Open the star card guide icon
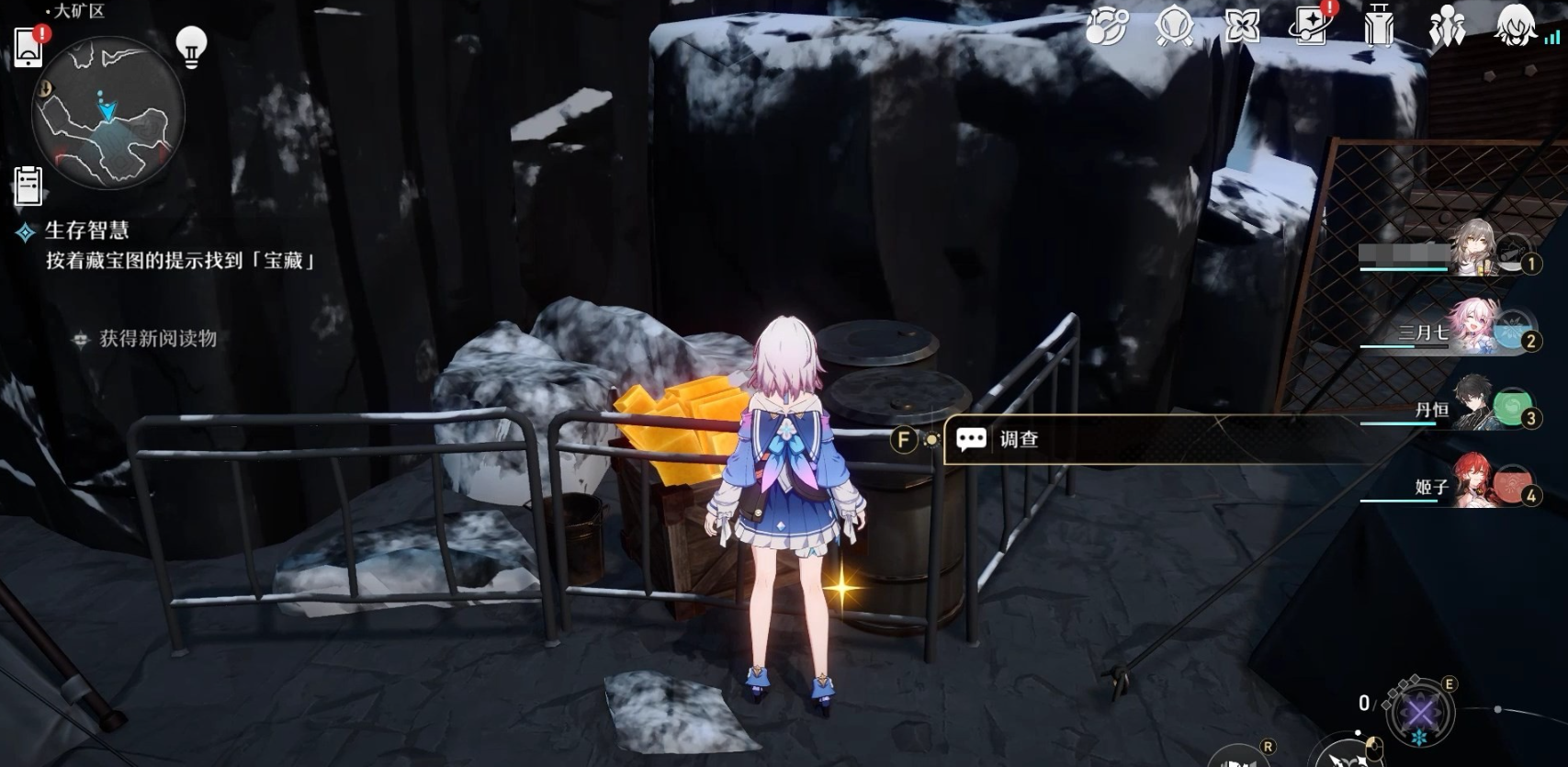Screen dimensions: 1568x767 point(1311,28)
